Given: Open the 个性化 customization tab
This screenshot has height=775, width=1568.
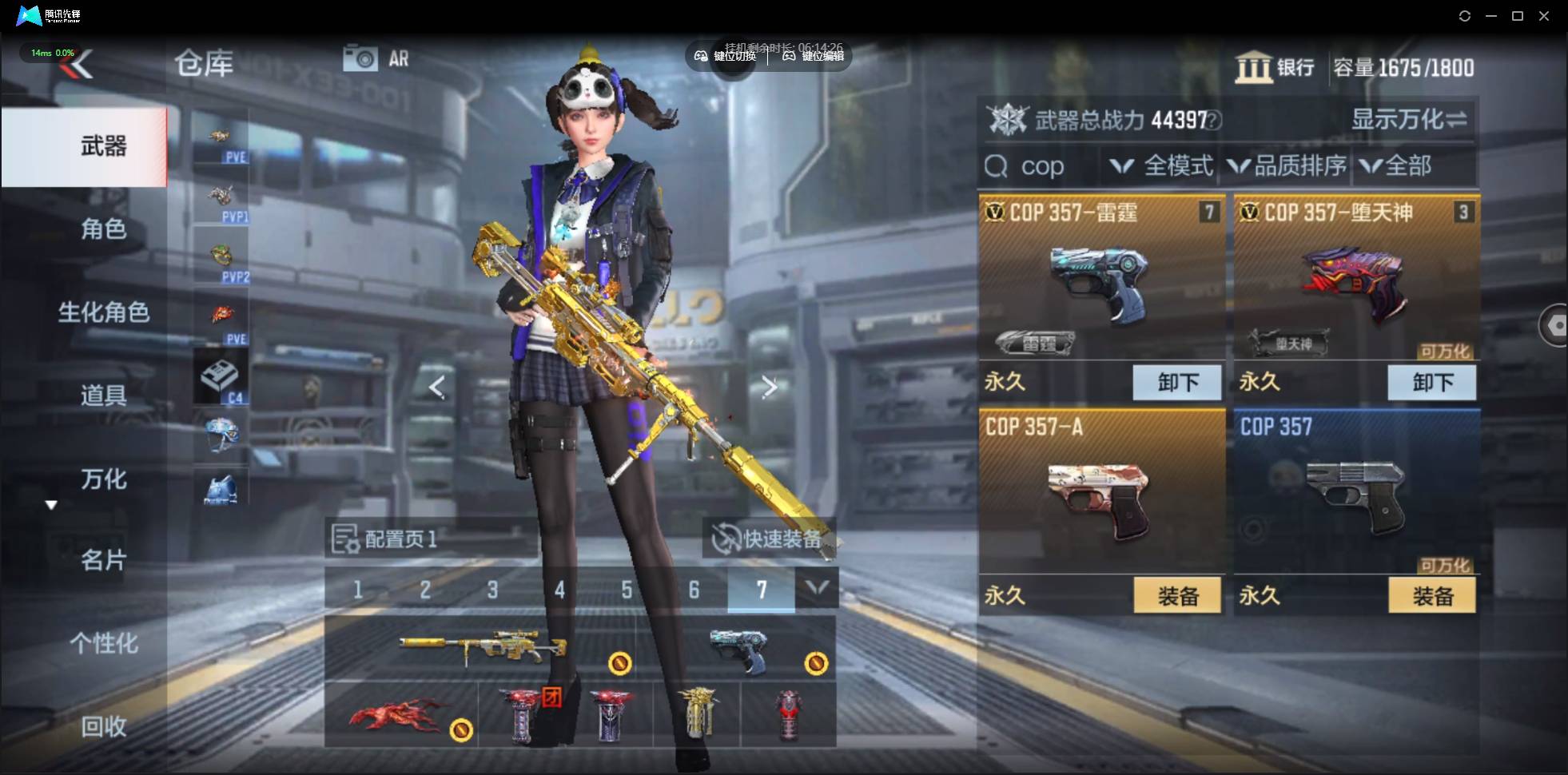Looking at the screenshot, I should click(x=103, y=643).
